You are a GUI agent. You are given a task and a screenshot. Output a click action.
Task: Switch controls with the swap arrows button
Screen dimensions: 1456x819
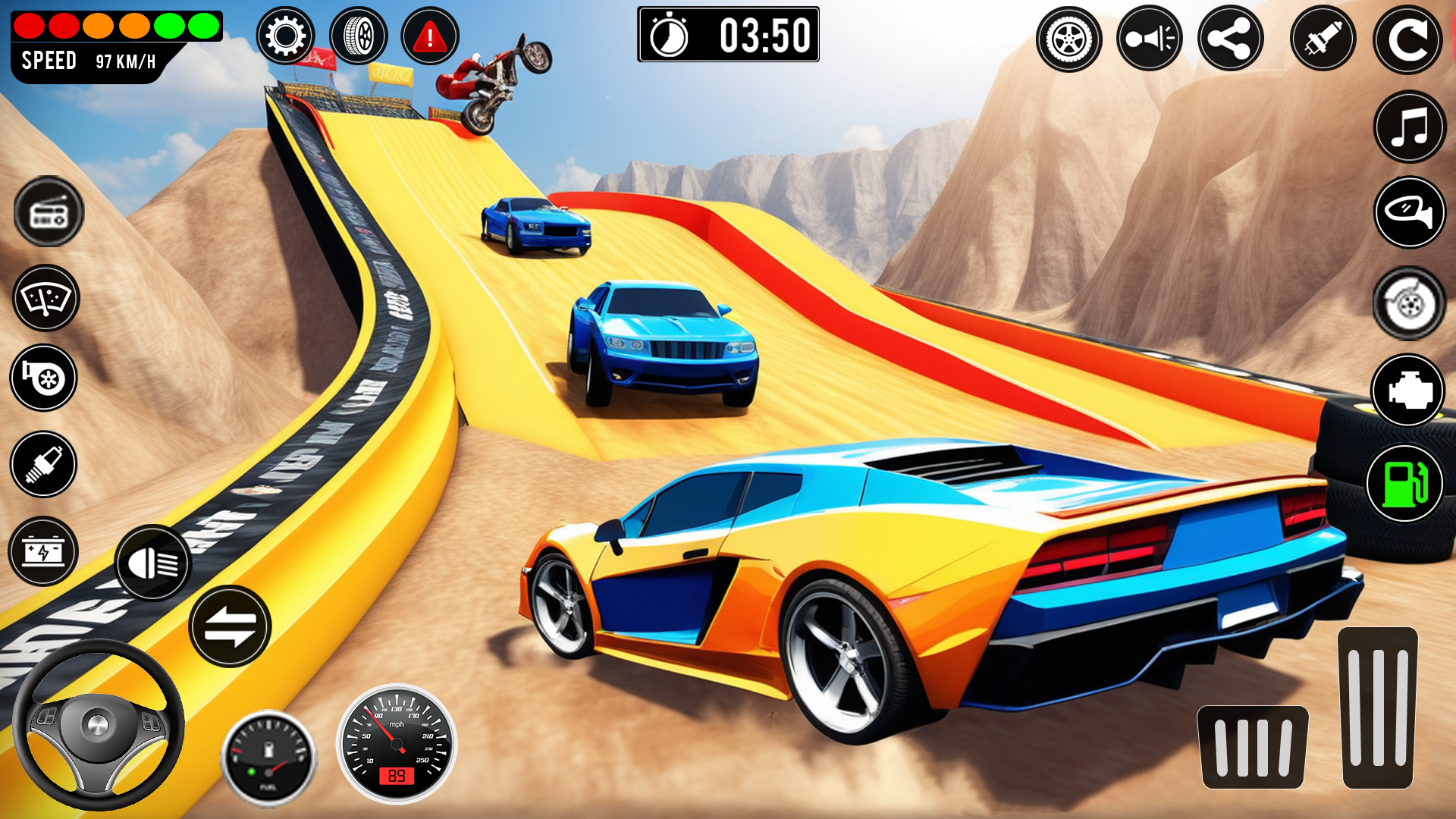click(230, 626)
